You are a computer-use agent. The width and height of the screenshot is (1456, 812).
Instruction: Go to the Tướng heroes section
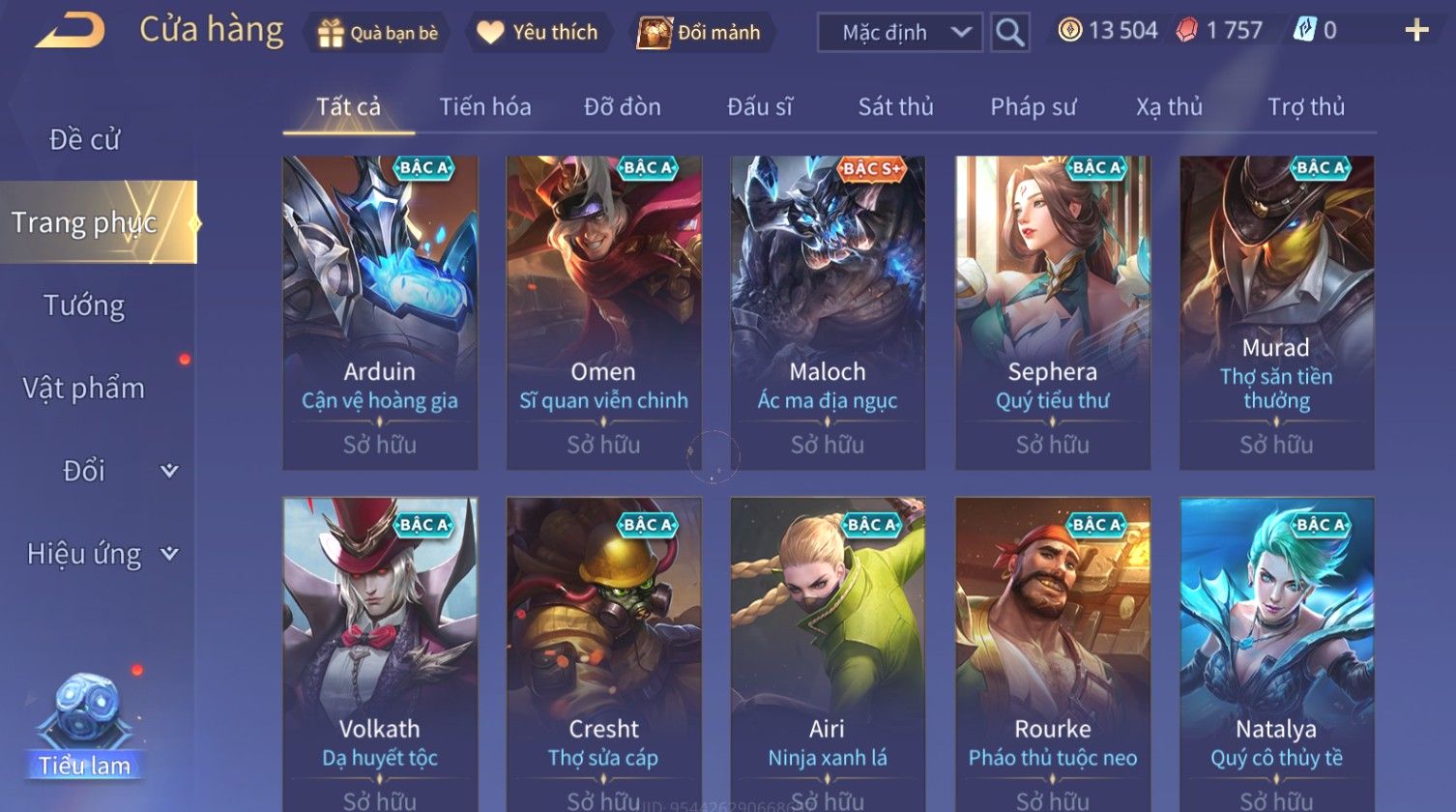click(x=85, y=305)
